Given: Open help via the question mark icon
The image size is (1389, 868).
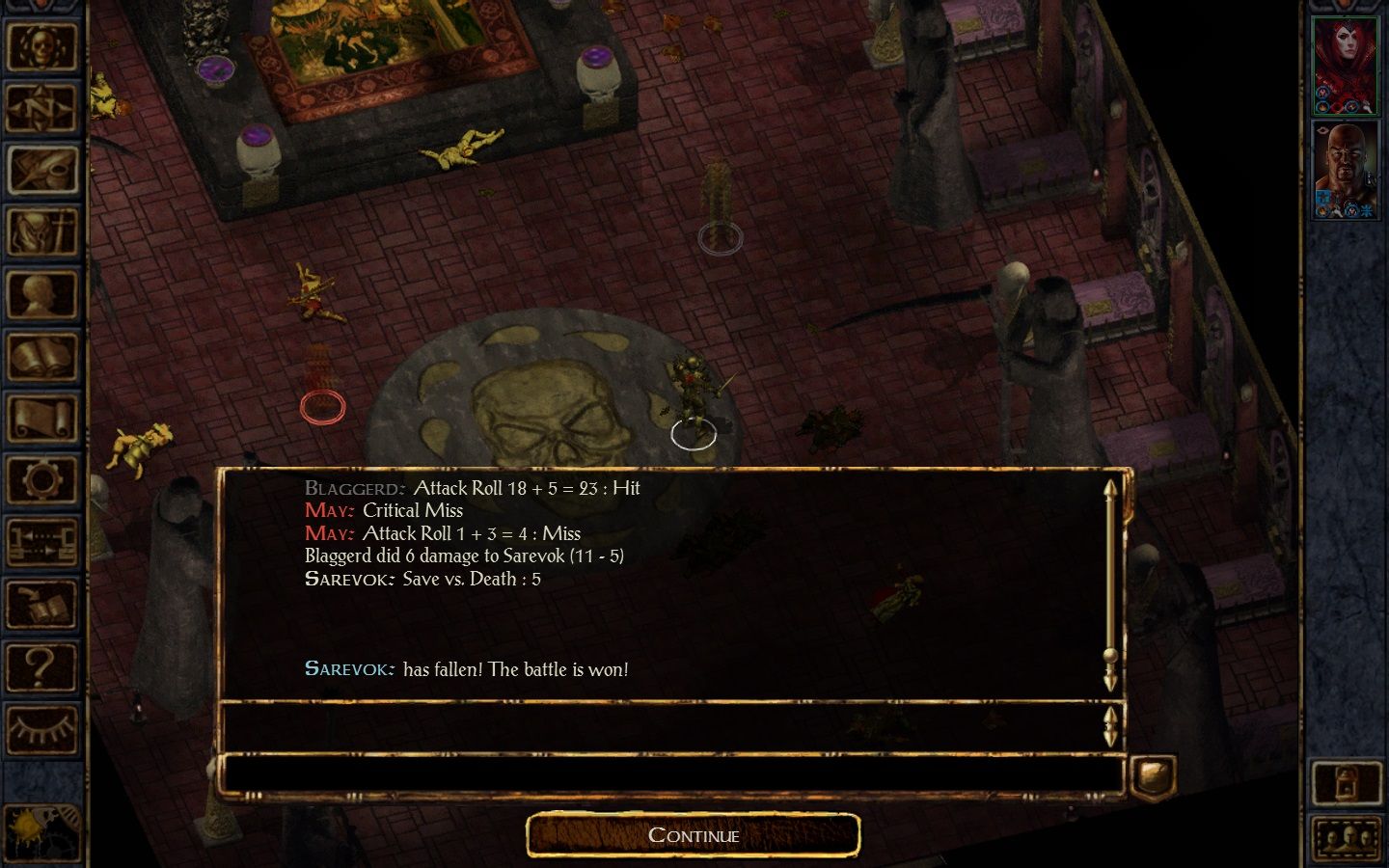Looking at the screenshot, I should coord(42,669).
